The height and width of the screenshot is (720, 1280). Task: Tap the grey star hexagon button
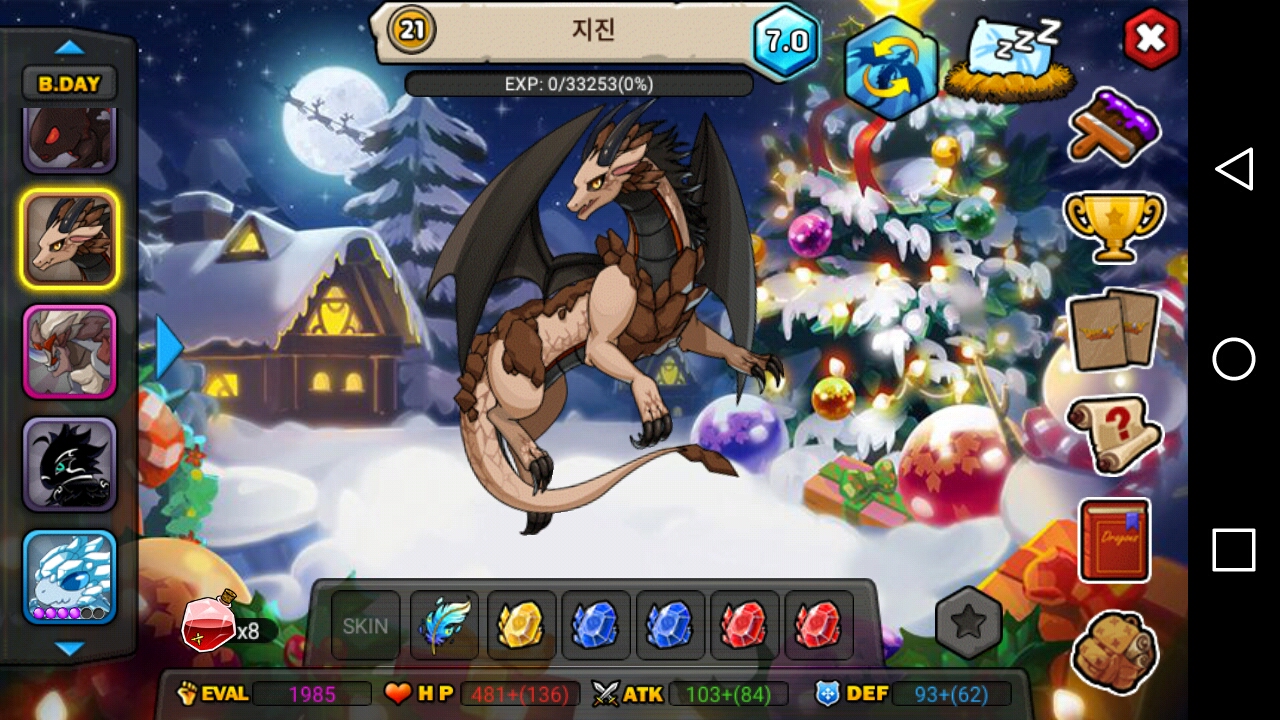click(x=968, y=622)
